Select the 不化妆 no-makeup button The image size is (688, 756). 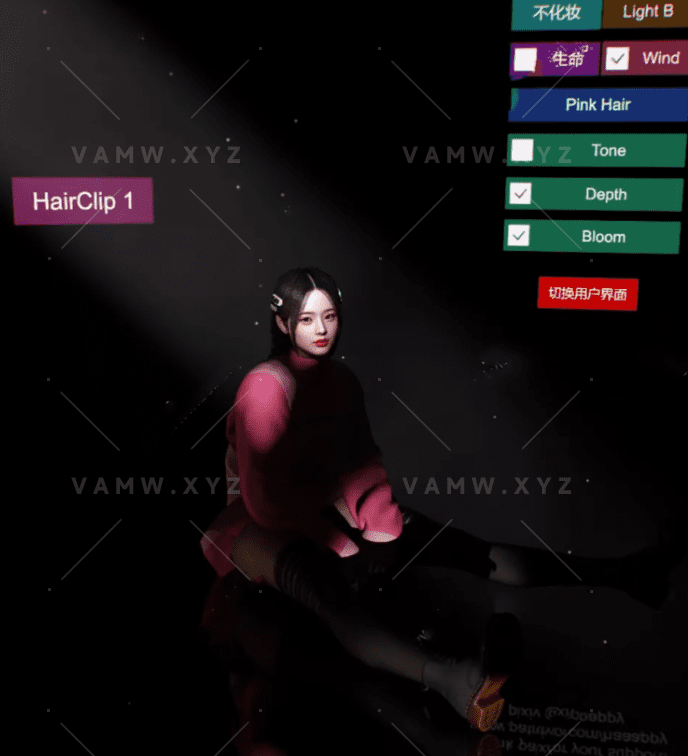(x=556, y=13)
